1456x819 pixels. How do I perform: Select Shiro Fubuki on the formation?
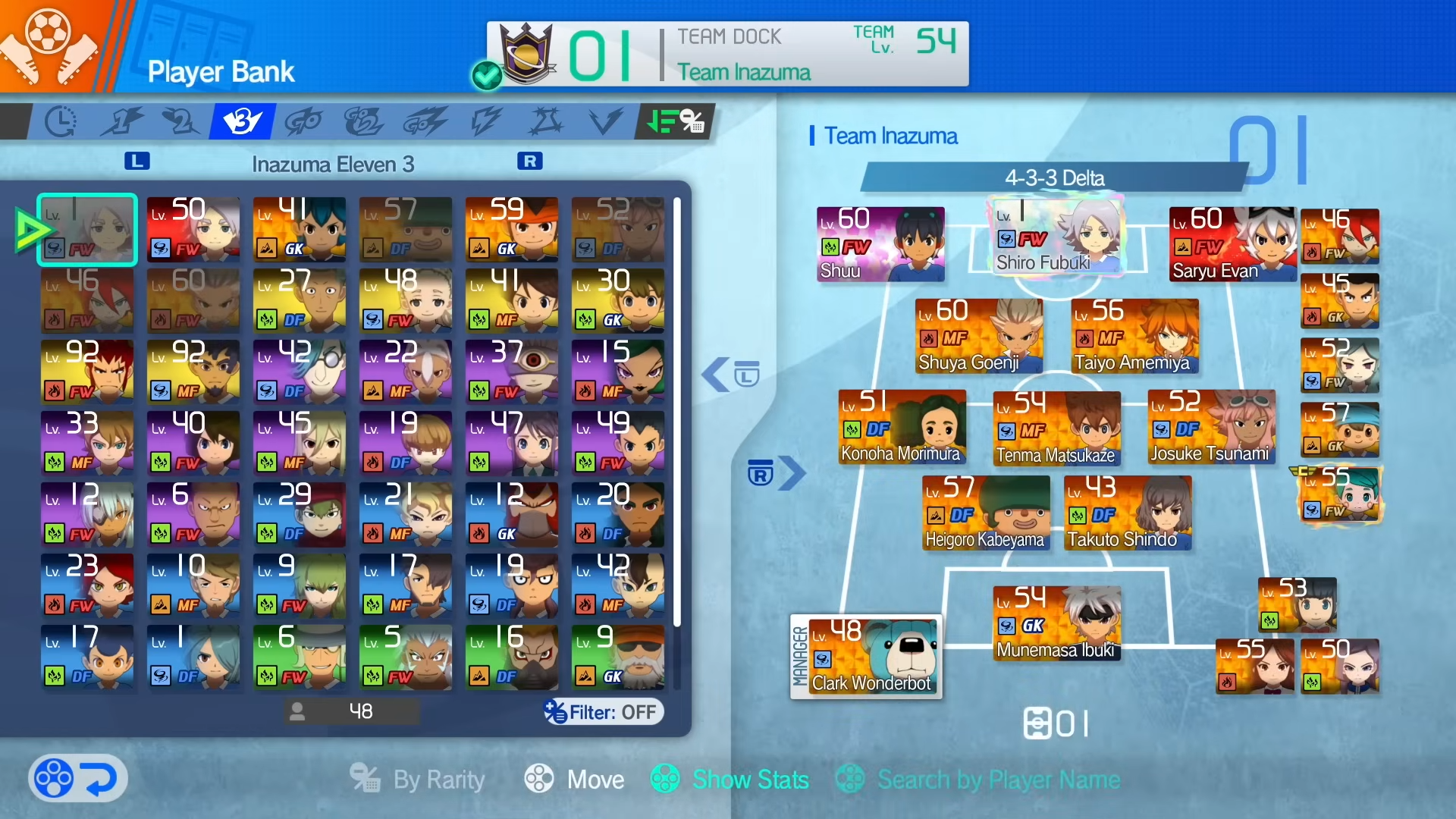[x=1056, y=237]
